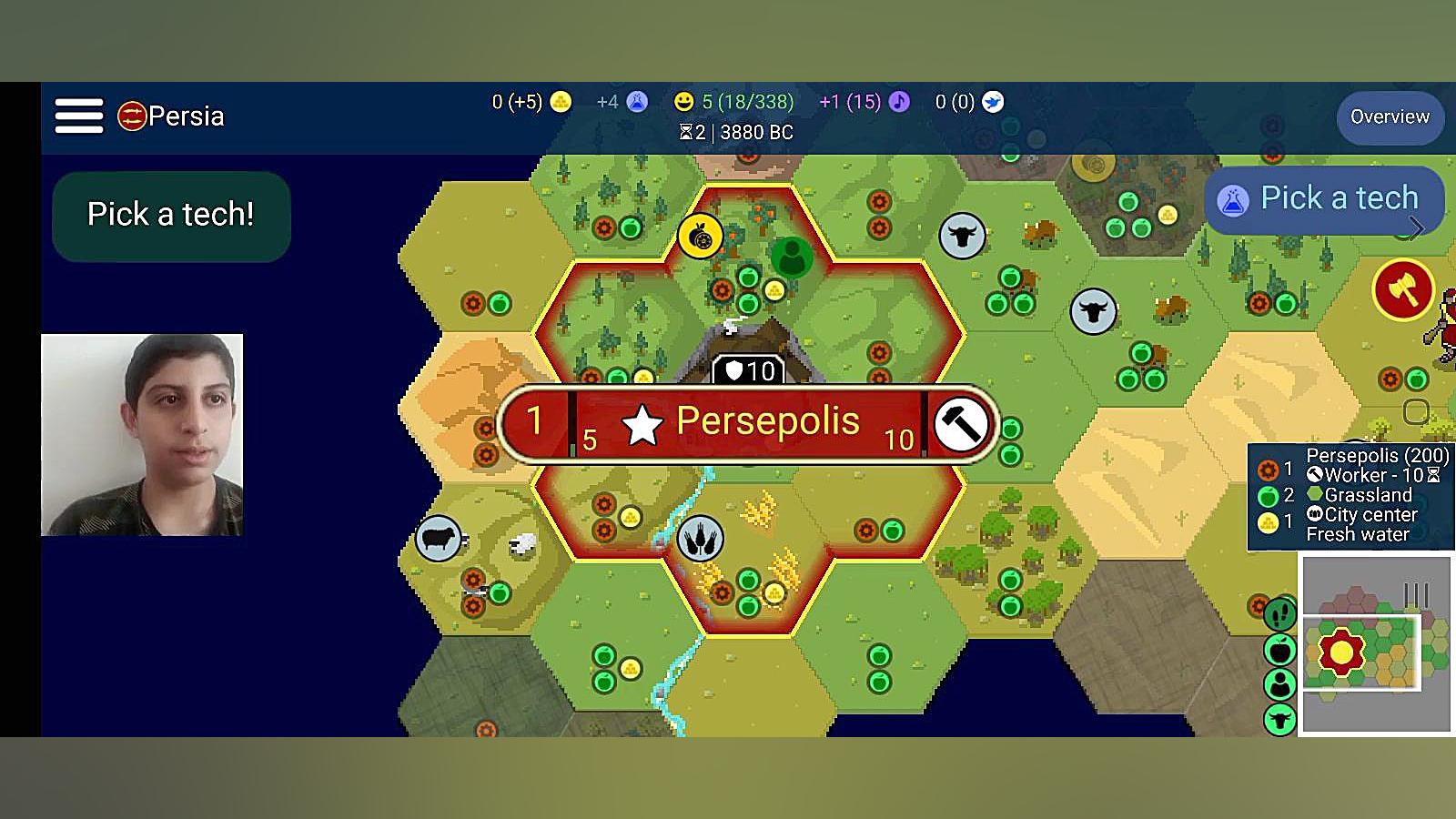Screen dimensions: 1456x819
Task: Click the Persepolis tile info panel
Action: pyautogui.click(x=1351, y=497)
